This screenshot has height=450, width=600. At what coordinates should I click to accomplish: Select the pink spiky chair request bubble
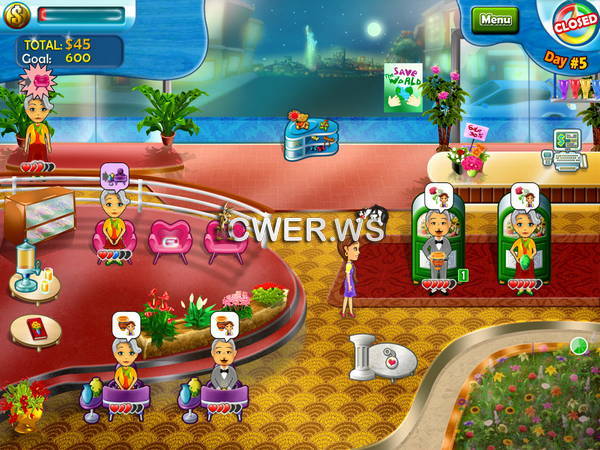coord(38,79)
